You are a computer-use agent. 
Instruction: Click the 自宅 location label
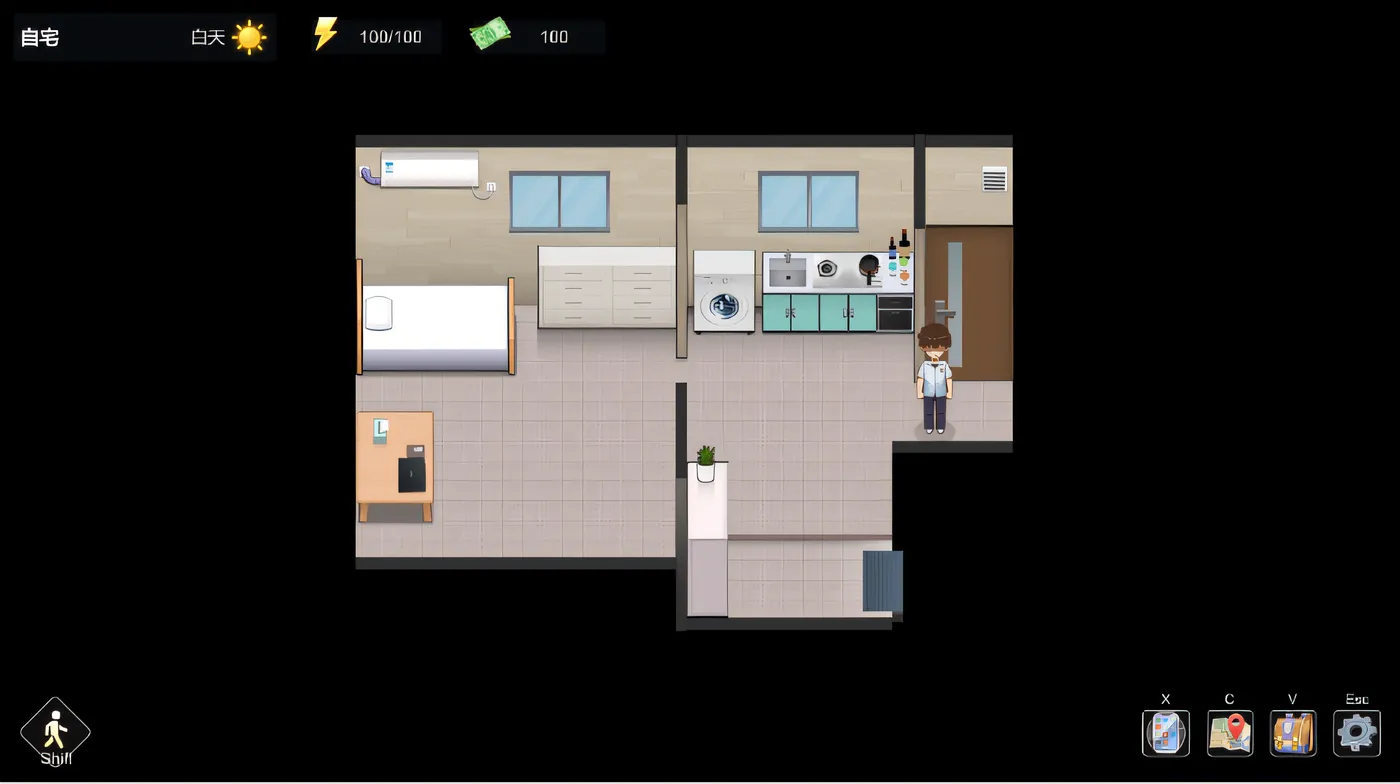[40, 37]
